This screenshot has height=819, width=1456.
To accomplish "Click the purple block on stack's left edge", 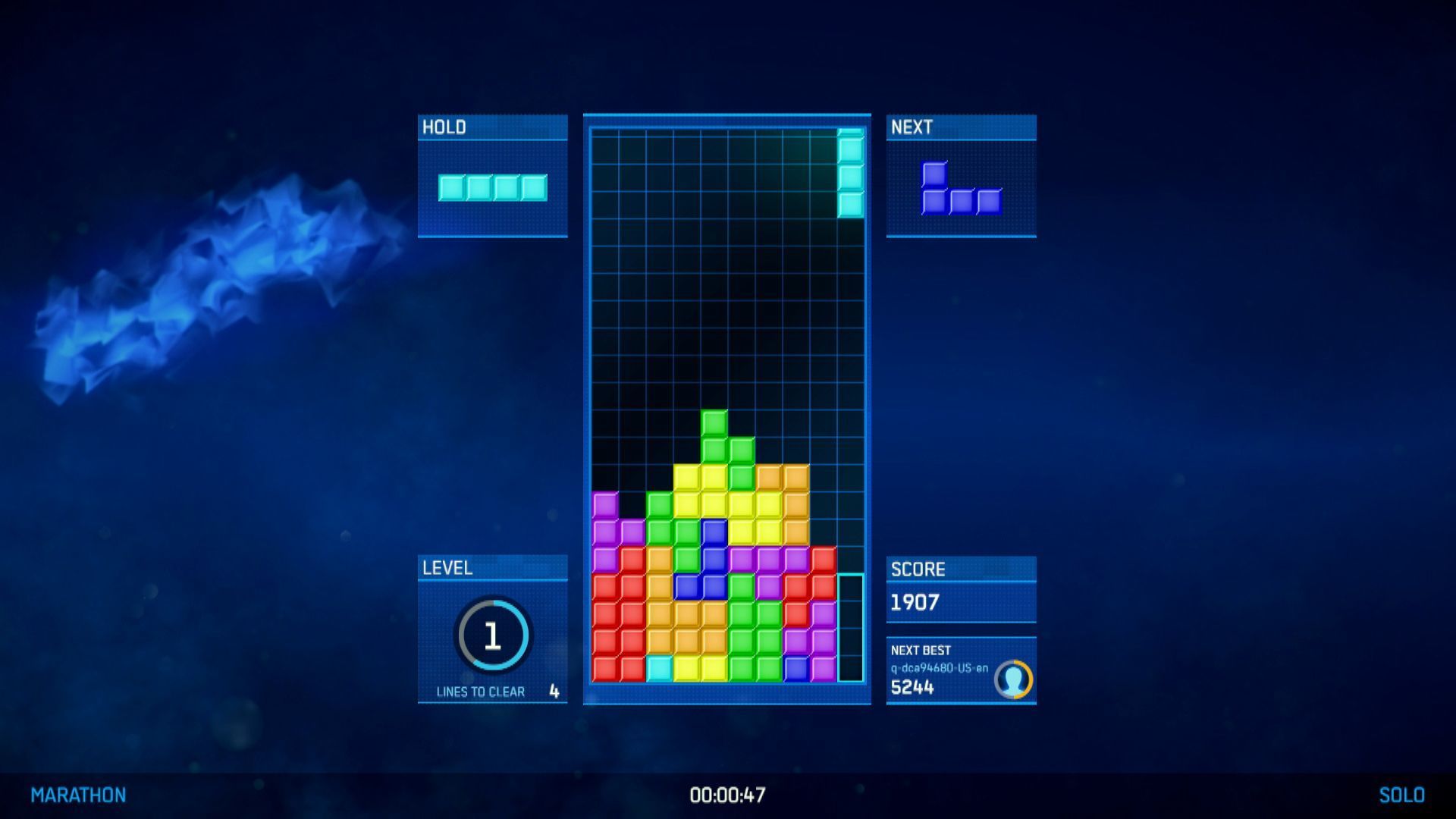I will click(x=604, y=503).
